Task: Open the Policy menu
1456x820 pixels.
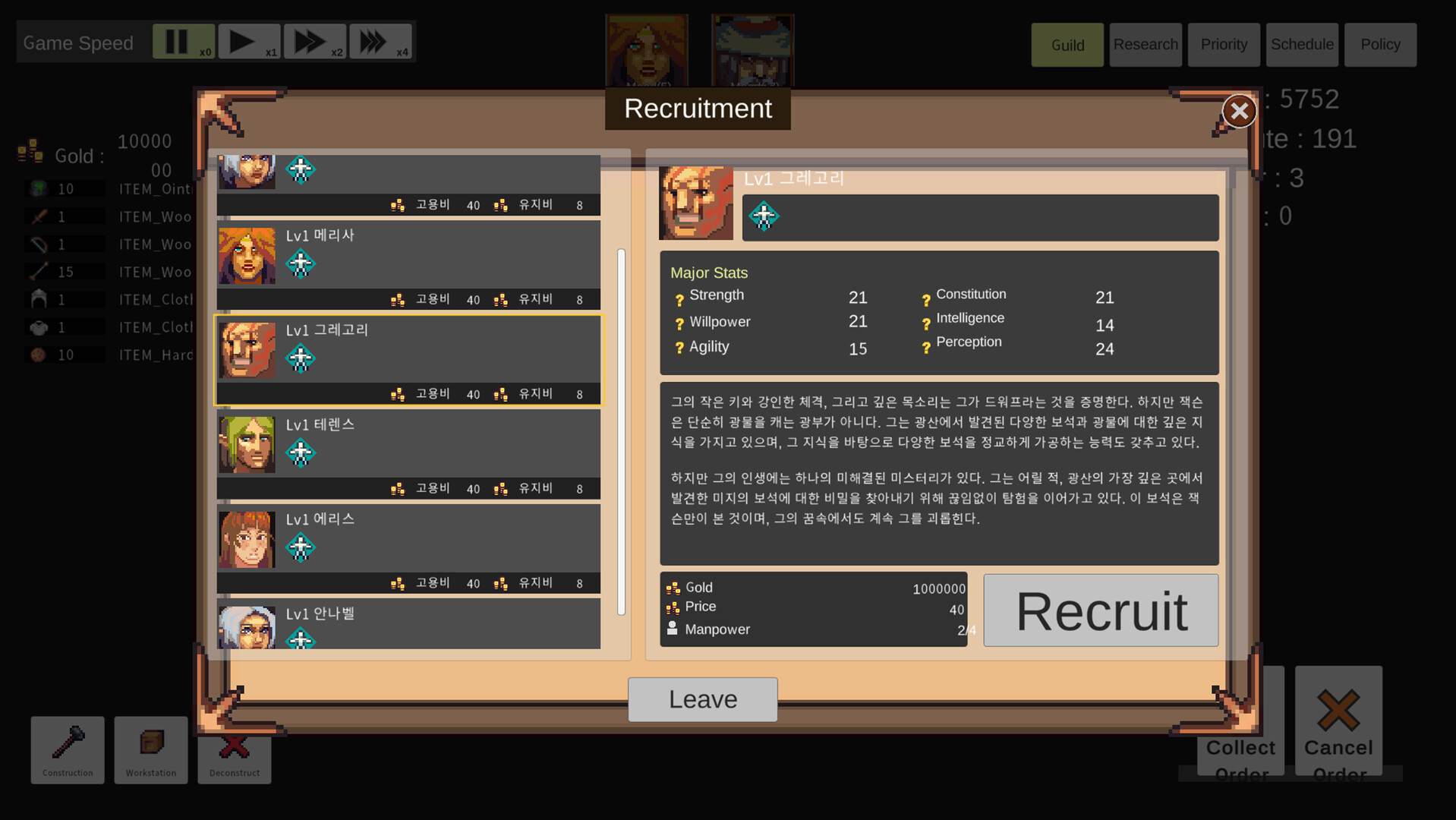Action: (x=1379, y=44)
